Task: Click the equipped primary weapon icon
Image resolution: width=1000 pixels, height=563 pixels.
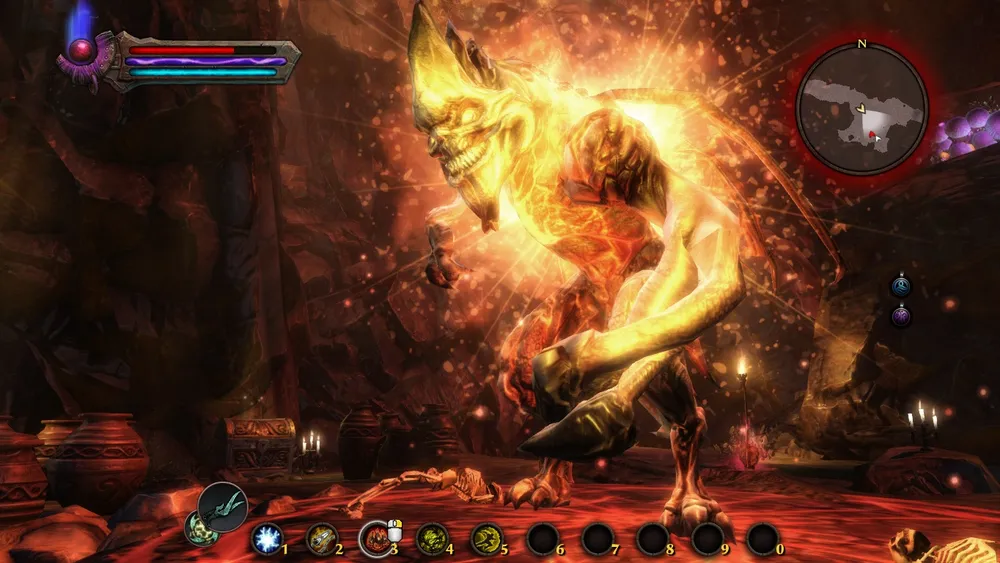Action: coord(222,505)
